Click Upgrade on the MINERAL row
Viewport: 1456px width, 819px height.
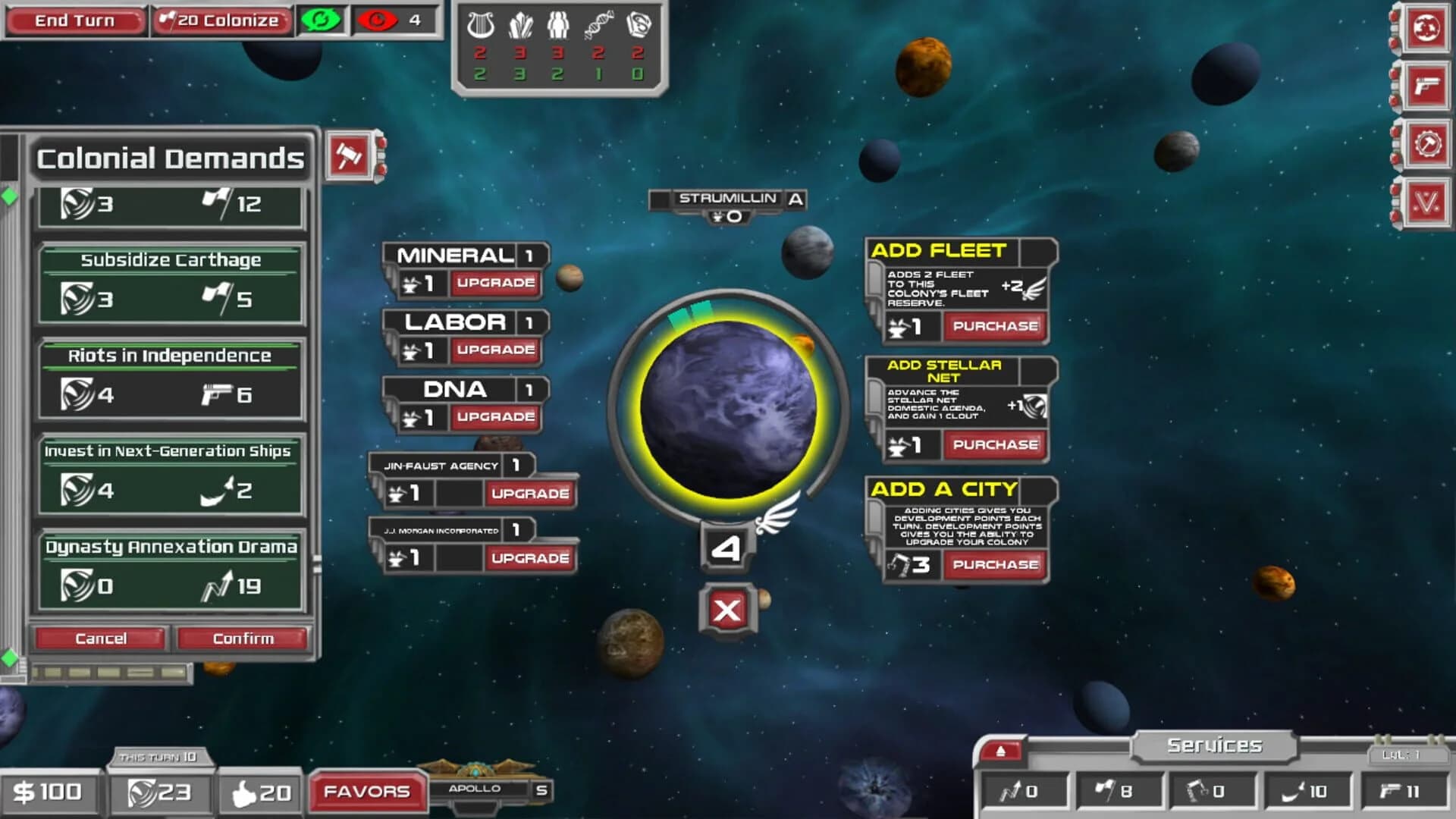494,284
